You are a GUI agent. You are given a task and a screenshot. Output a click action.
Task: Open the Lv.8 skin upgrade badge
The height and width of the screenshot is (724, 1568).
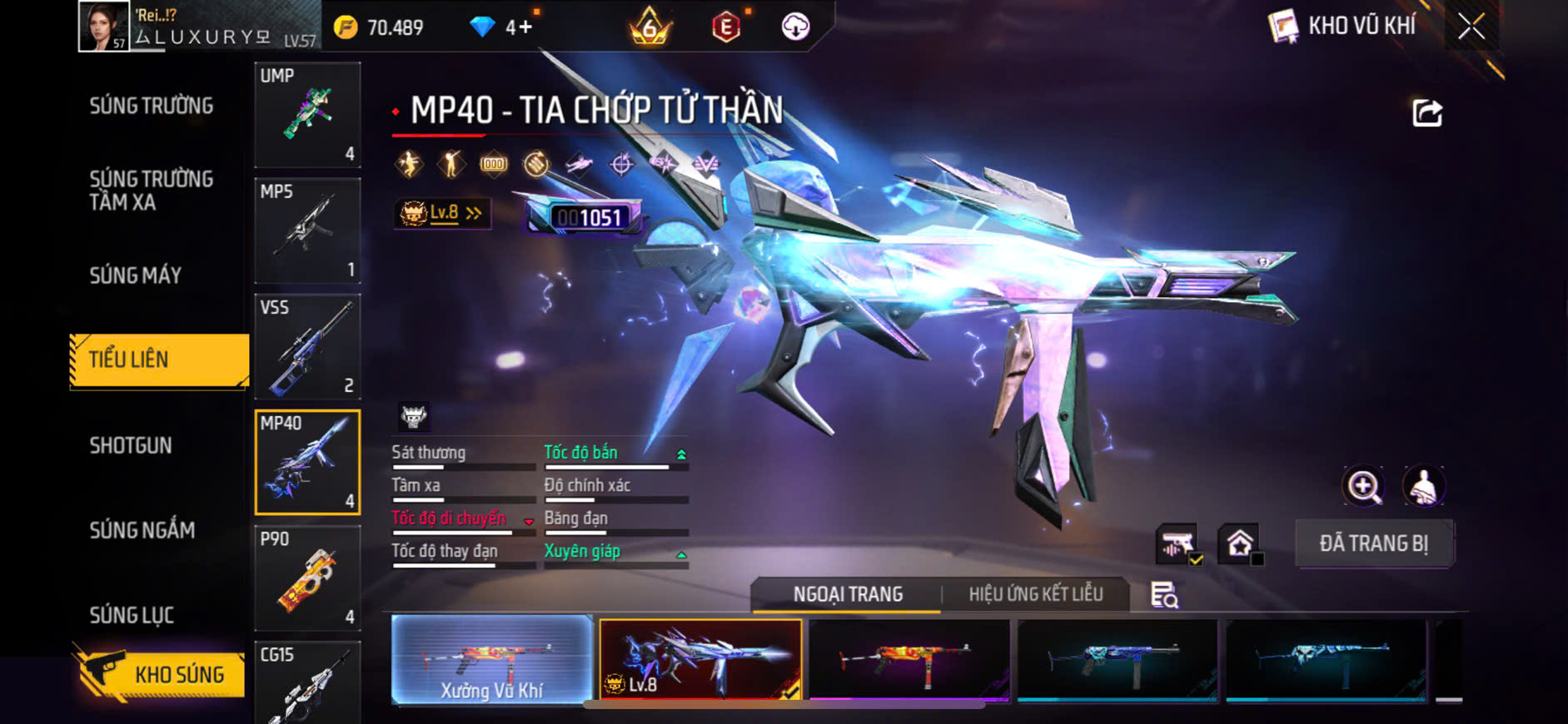[442, 213]
